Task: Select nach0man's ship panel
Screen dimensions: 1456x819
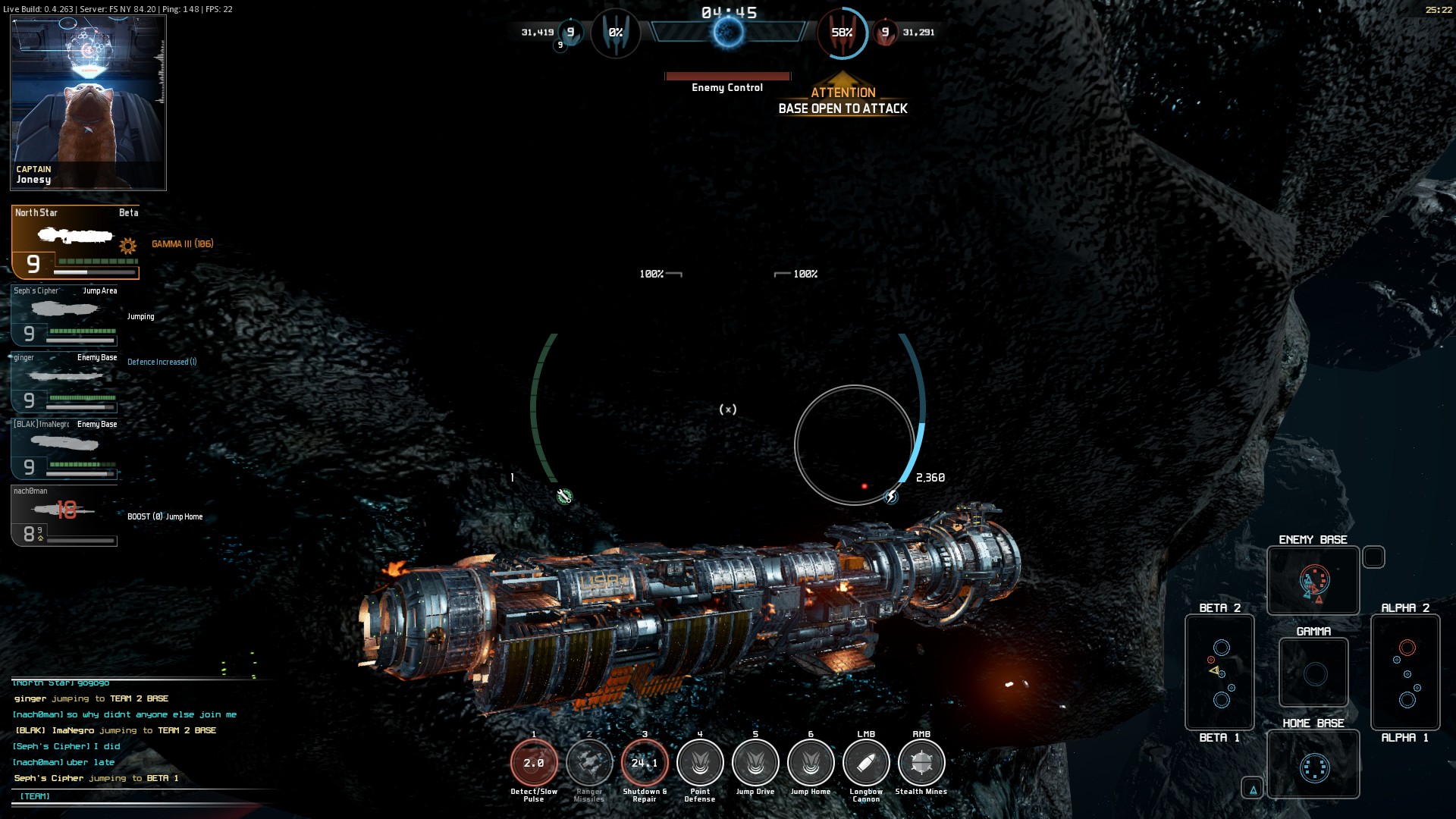Action: (65, 516)
